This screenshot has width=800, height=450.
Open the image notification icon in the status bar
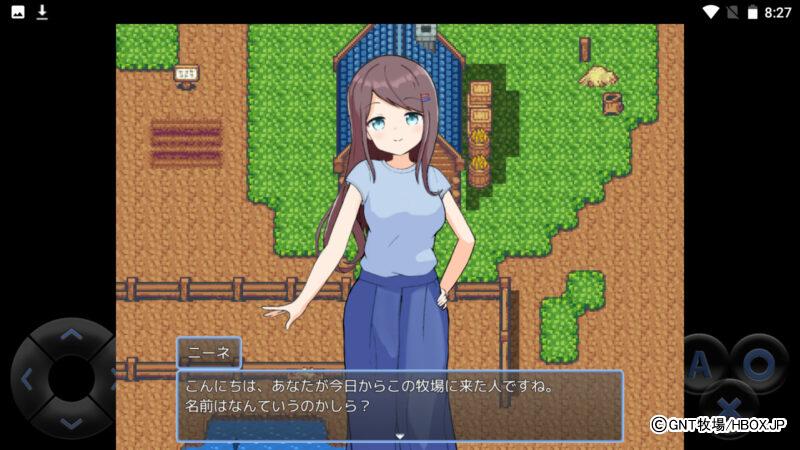(x=18, y=12)
